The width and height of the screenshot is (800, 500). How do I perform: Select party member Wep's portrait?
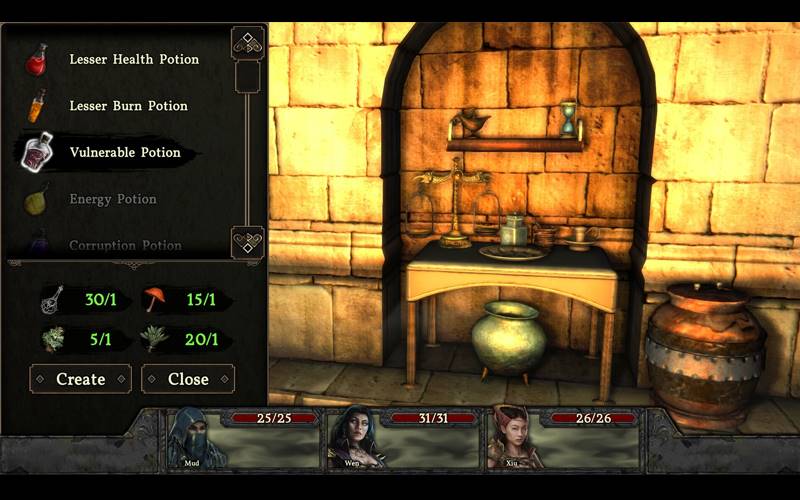(355, 437)
